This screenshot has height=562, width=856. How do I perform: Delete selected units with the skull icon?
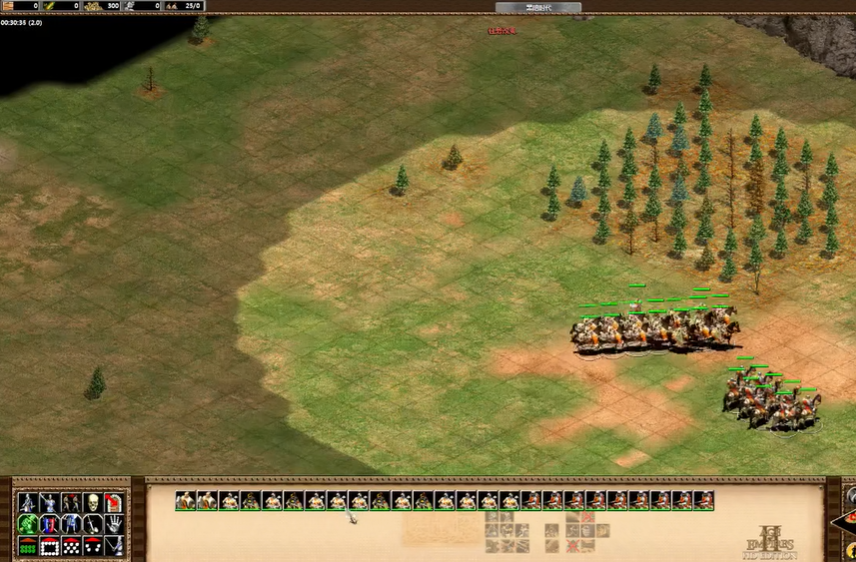coord(93,502)
